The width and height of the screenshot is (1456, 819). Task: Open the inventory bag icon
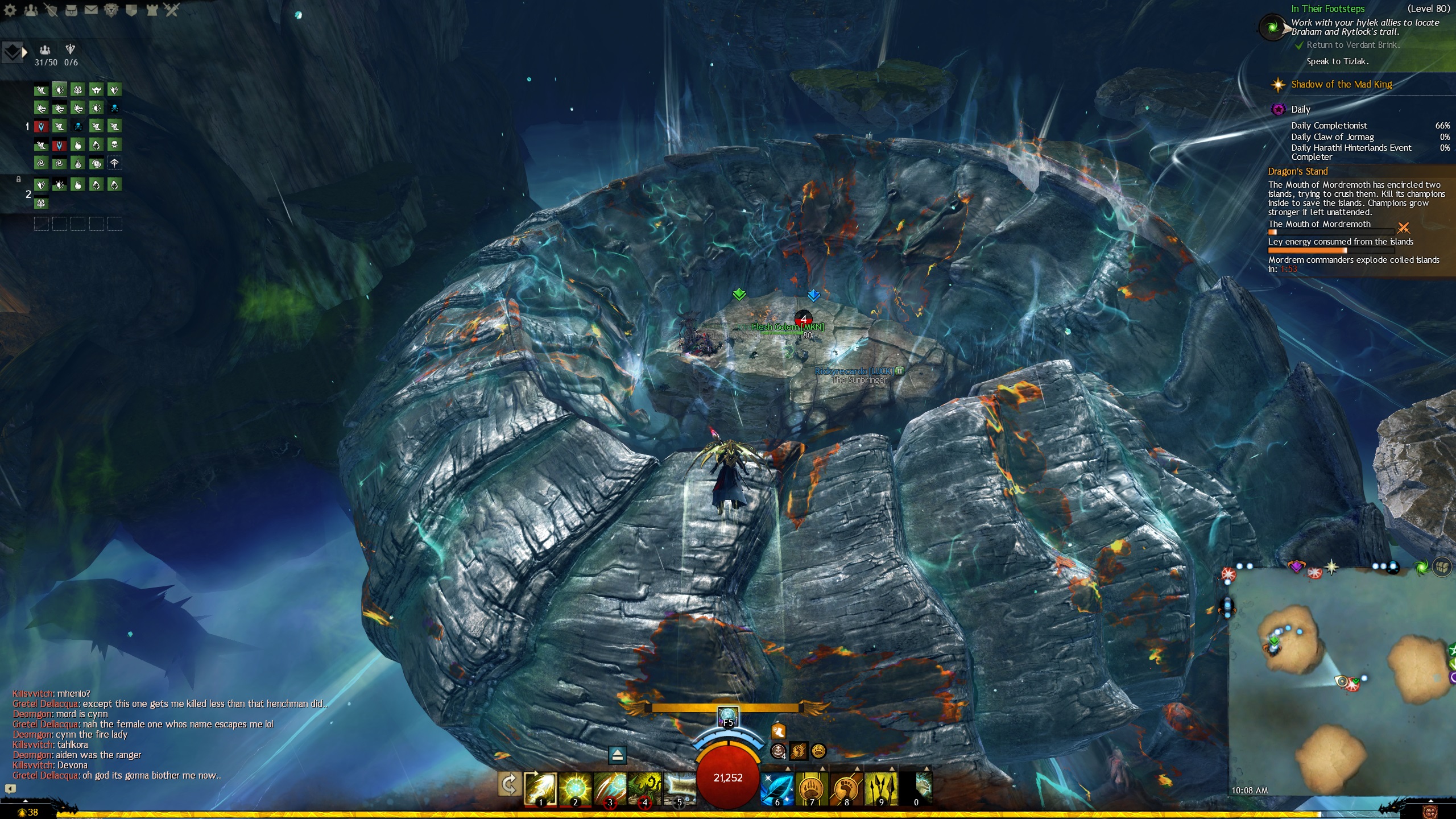(x=71, y=10)
